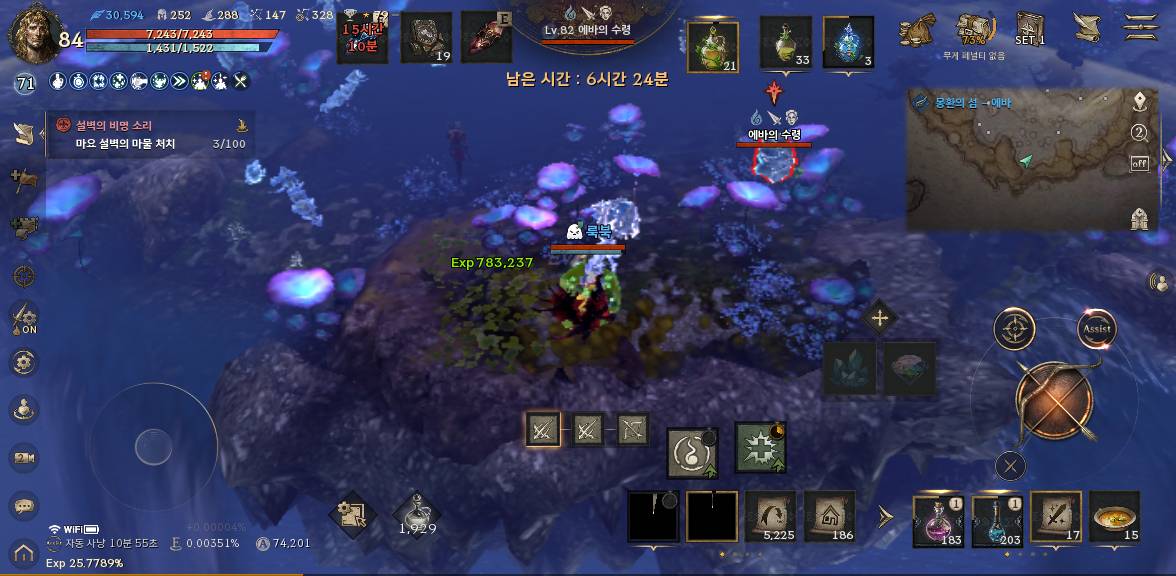Screen dimensions: 1176x576
Task: Switch the SET 1 equipment preset
Action: [1029, 27]
